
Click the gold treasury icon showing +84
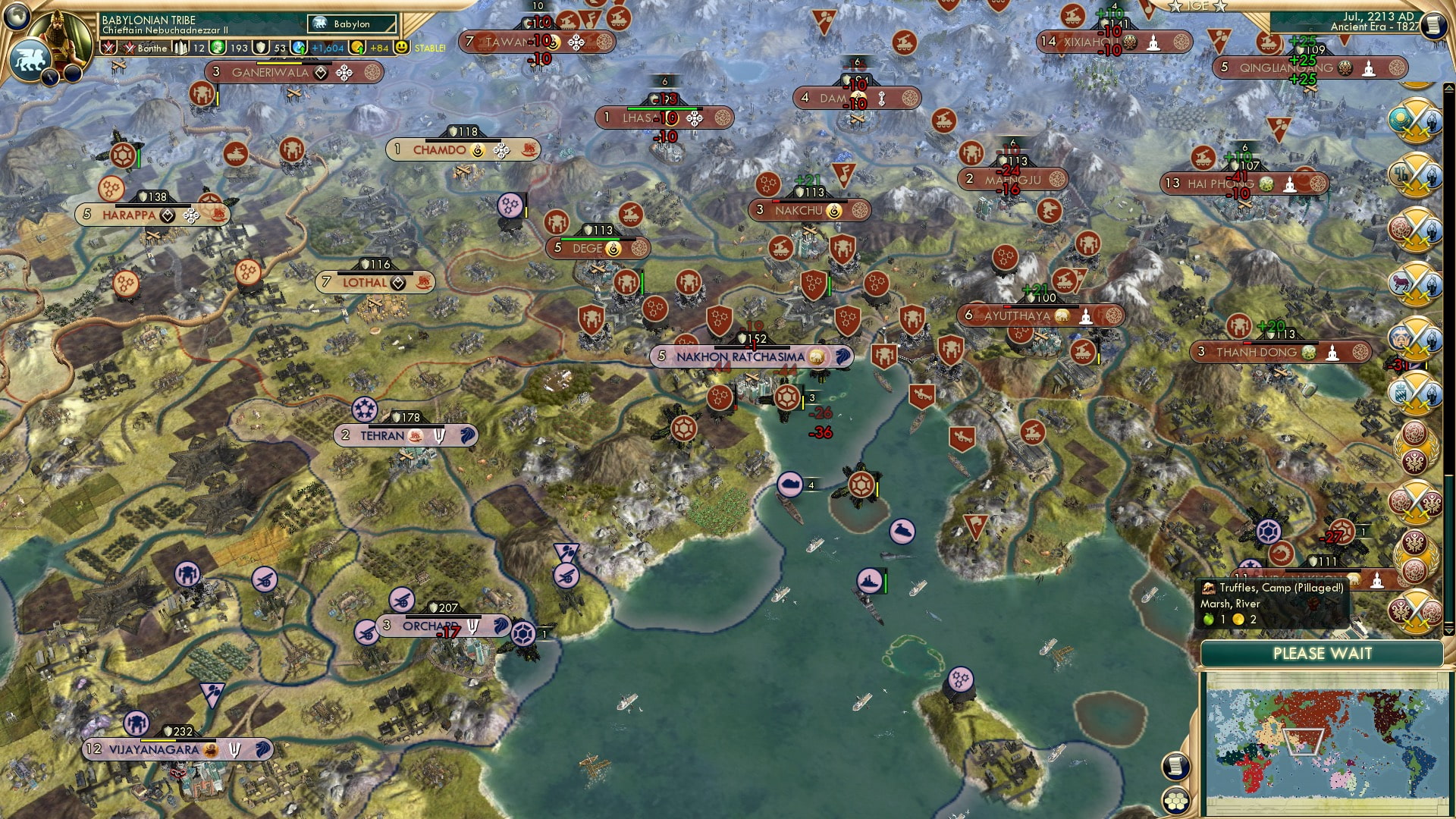[357, 48]
